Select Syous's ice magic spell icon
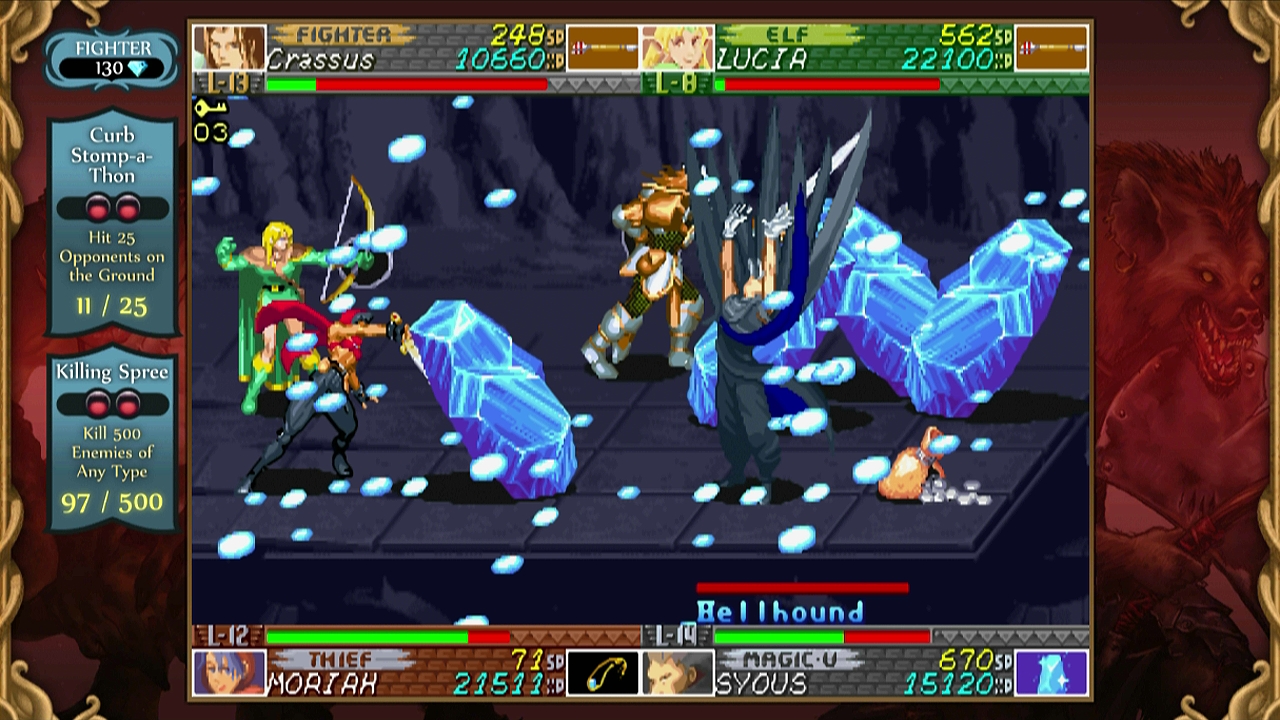 pos(1053,672)
